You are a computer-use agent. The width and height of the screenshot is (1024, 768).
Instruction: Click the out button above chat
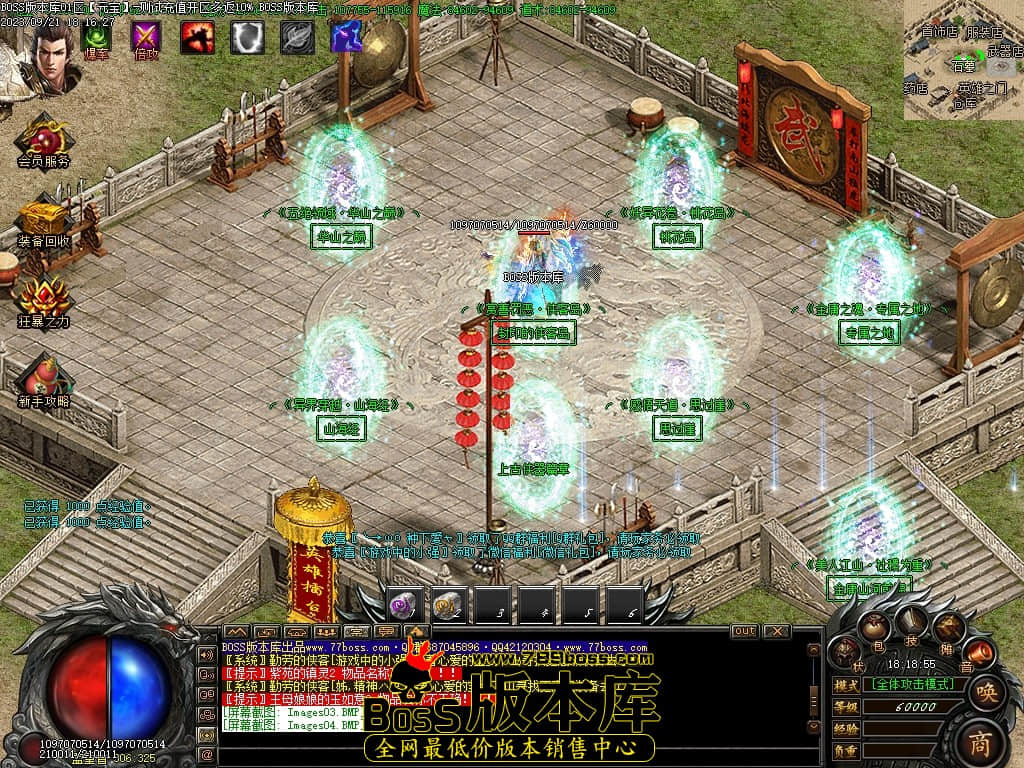(744, 631)
